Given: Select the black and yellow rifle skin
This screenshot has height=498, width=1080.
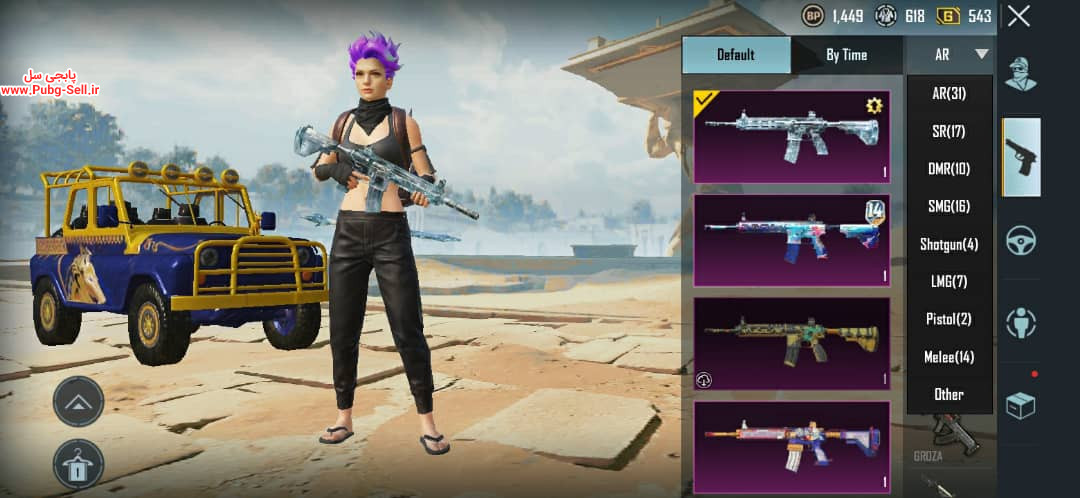Looking at the screenshot, I should click(791, 343).
